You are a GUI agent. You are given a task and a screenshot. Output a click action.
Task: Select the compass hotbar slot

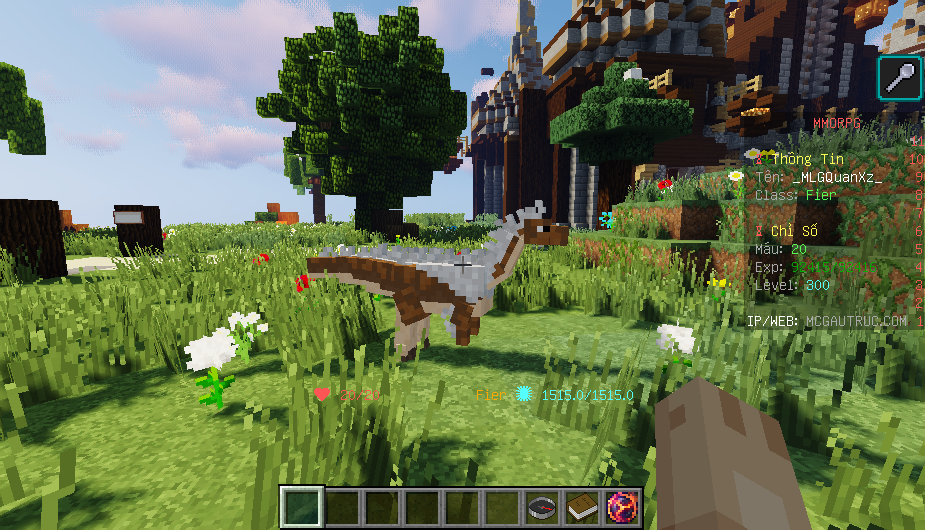541,508
